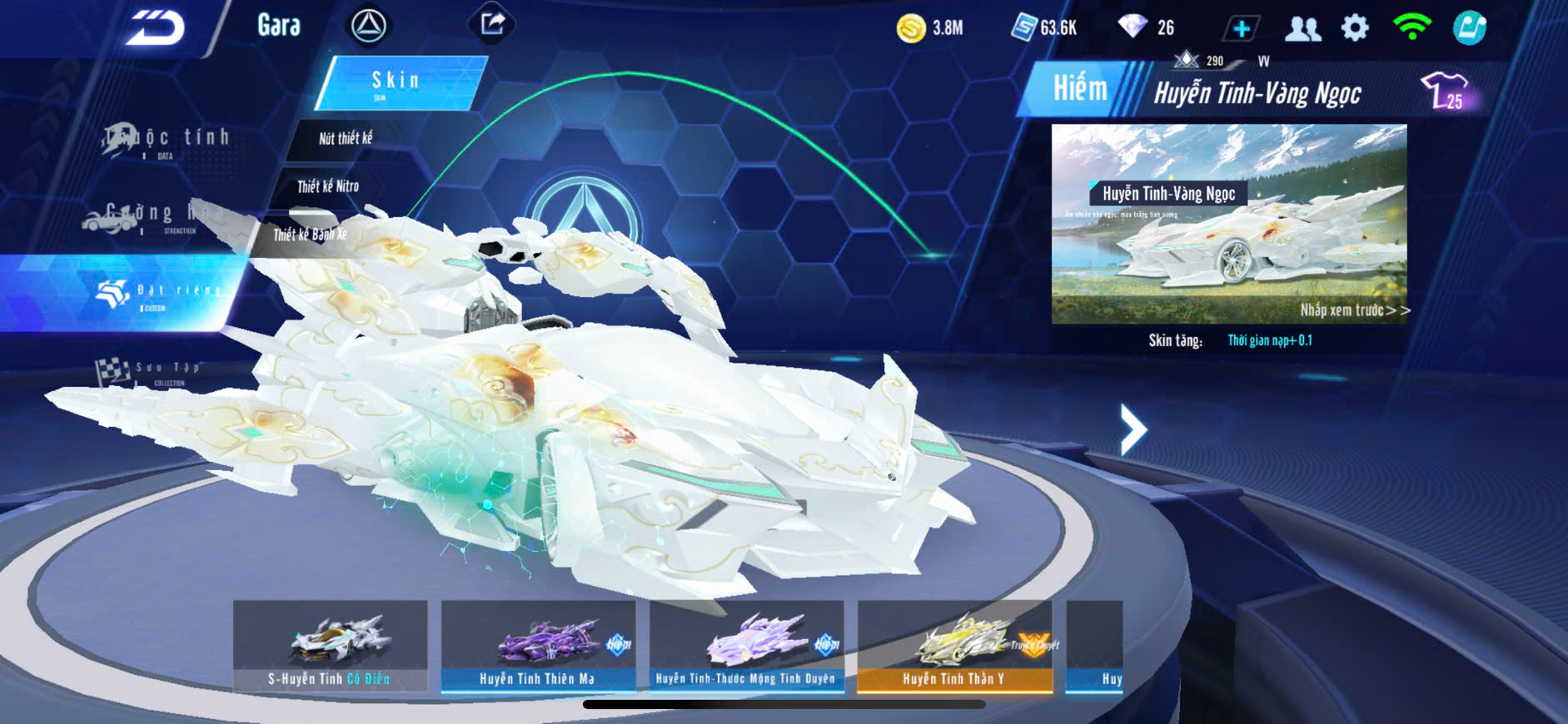The height and width of the screenshot is (724, 1568).
Task: Show next skins with the right arrow
Action: 1132,429
